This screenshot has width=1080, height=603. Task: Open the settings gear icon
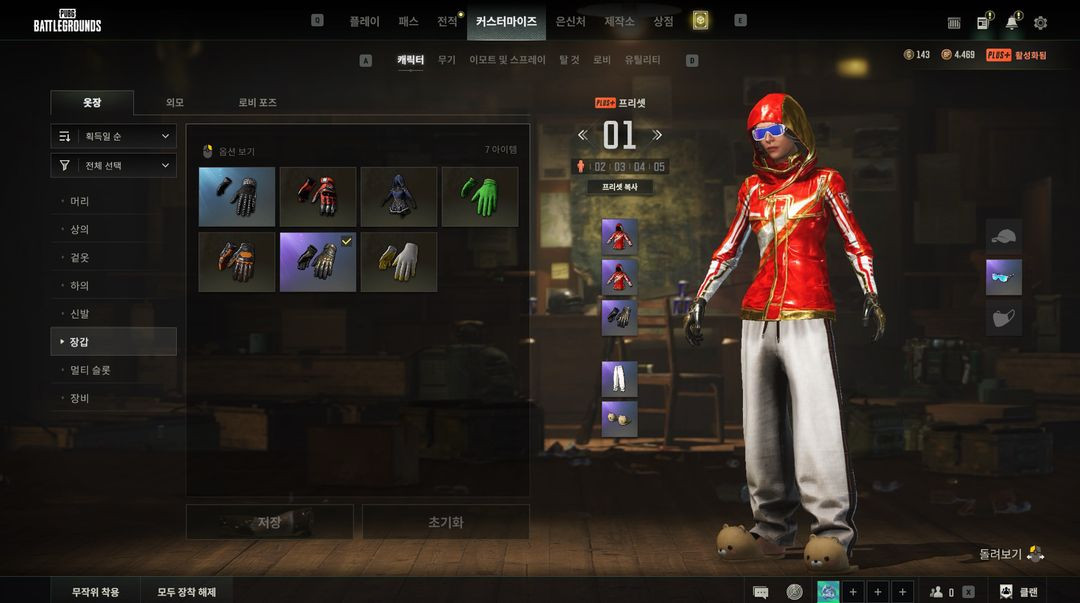click(1040, 22)
